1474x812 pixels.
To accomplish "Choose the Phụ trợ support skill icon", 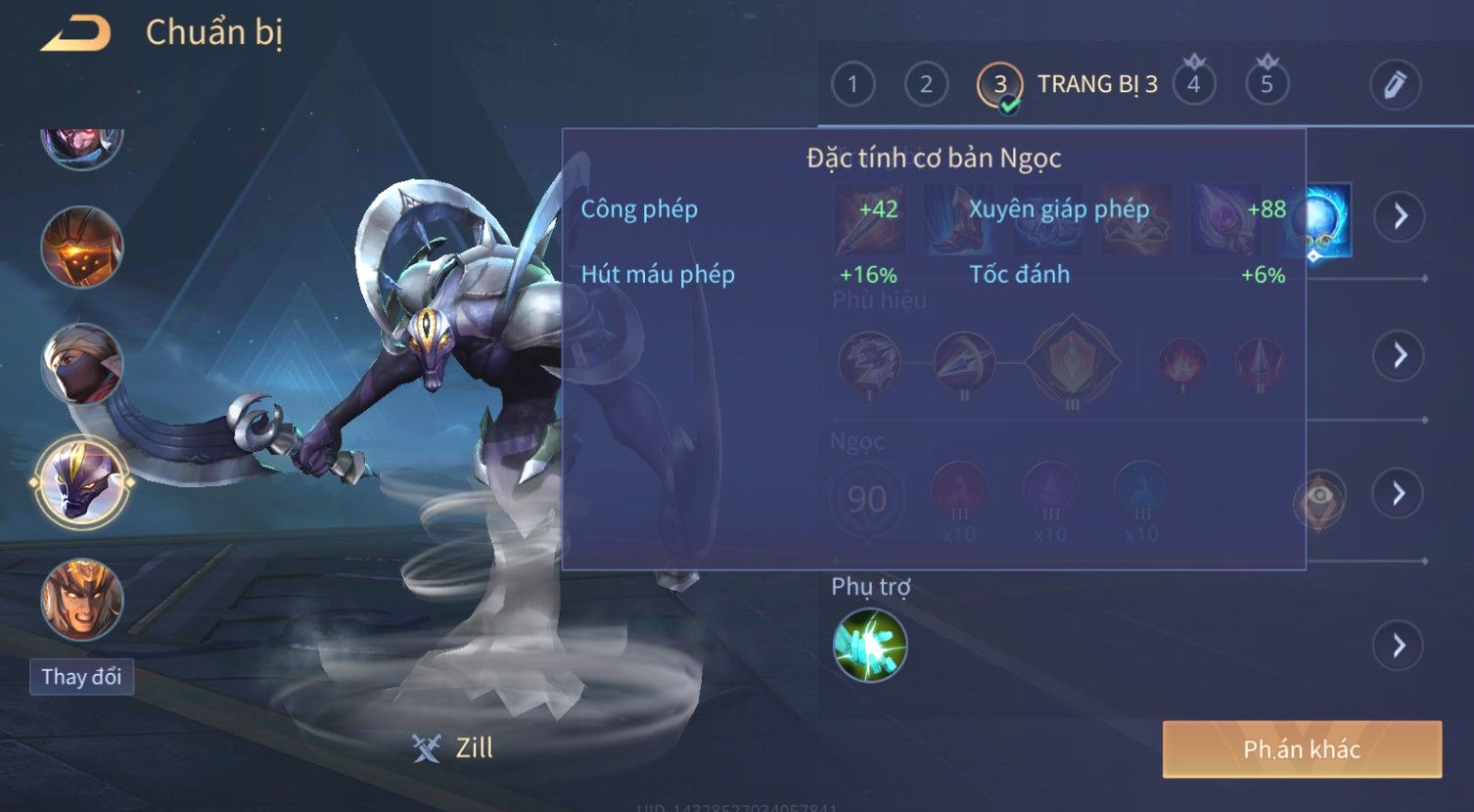I will 869,646.
